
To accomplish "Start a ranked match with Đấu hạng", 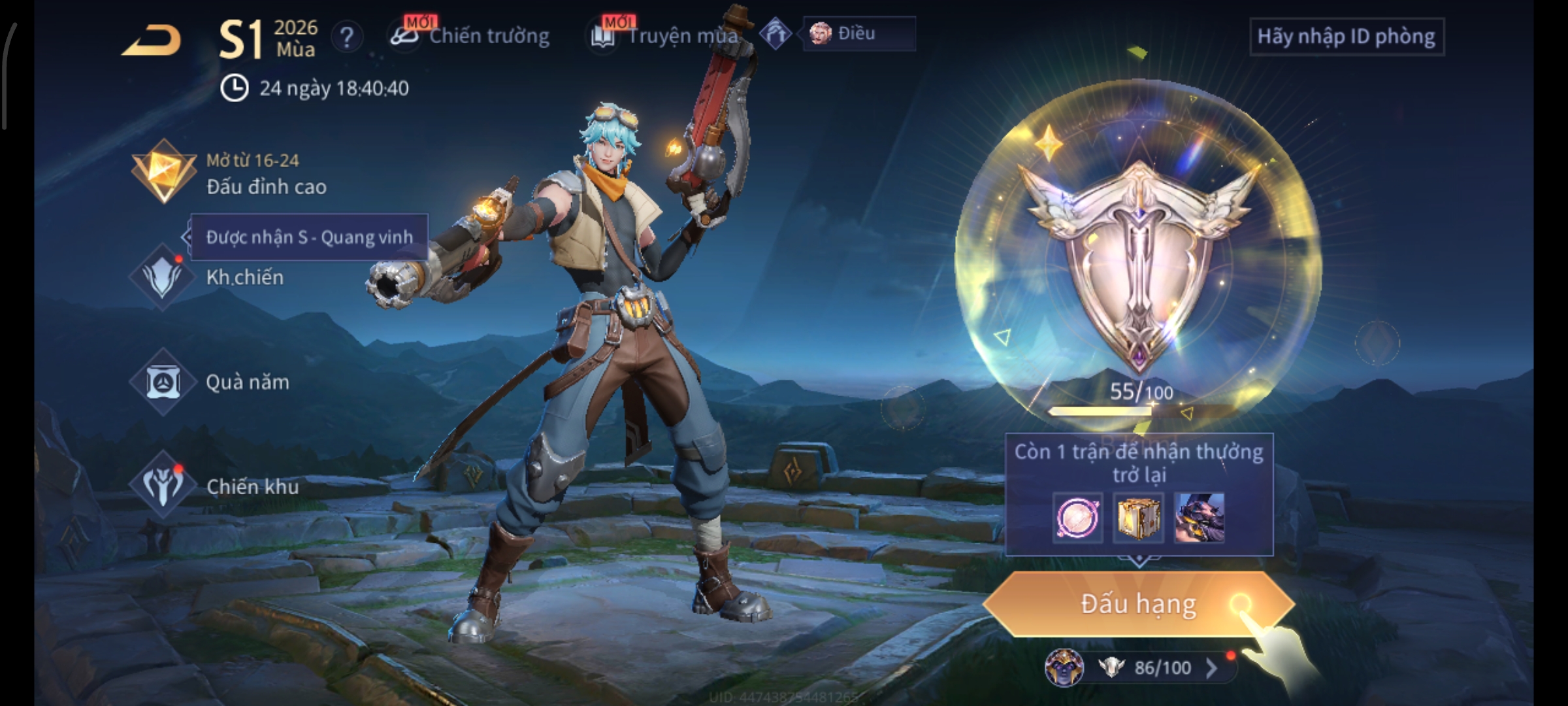I will 1138,604.
